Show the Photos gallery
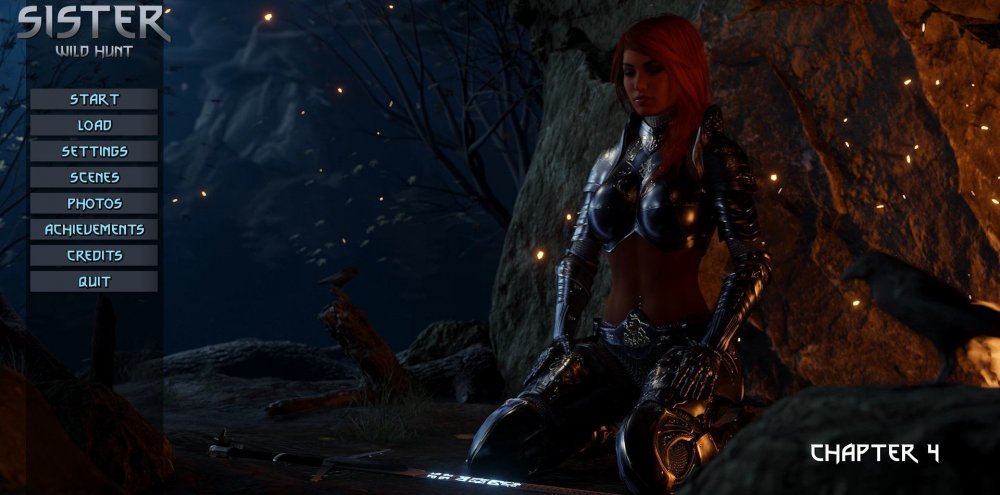The height and width of the screenshot is (495, 1000). point(94,203)
